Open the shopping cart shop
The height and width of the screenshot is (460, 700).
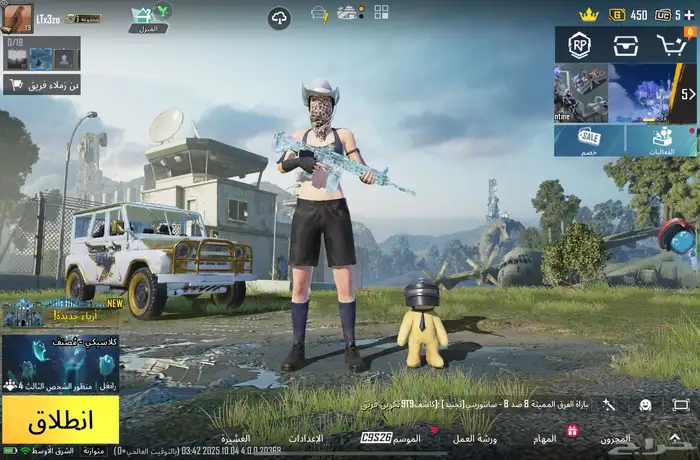tap(672, 46)
